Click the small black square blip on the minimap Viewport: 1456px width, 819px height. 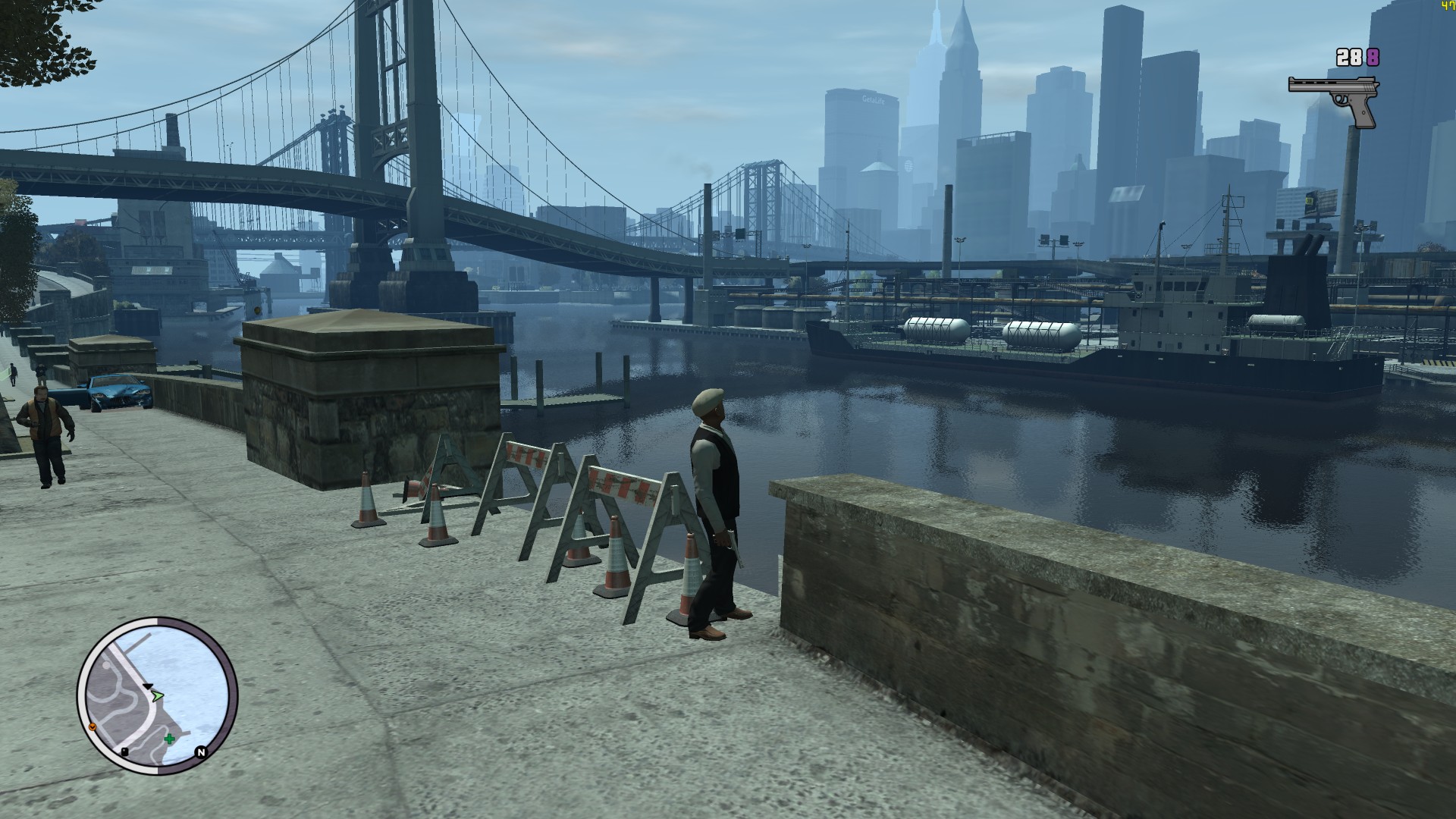click(x=124, y=752)
